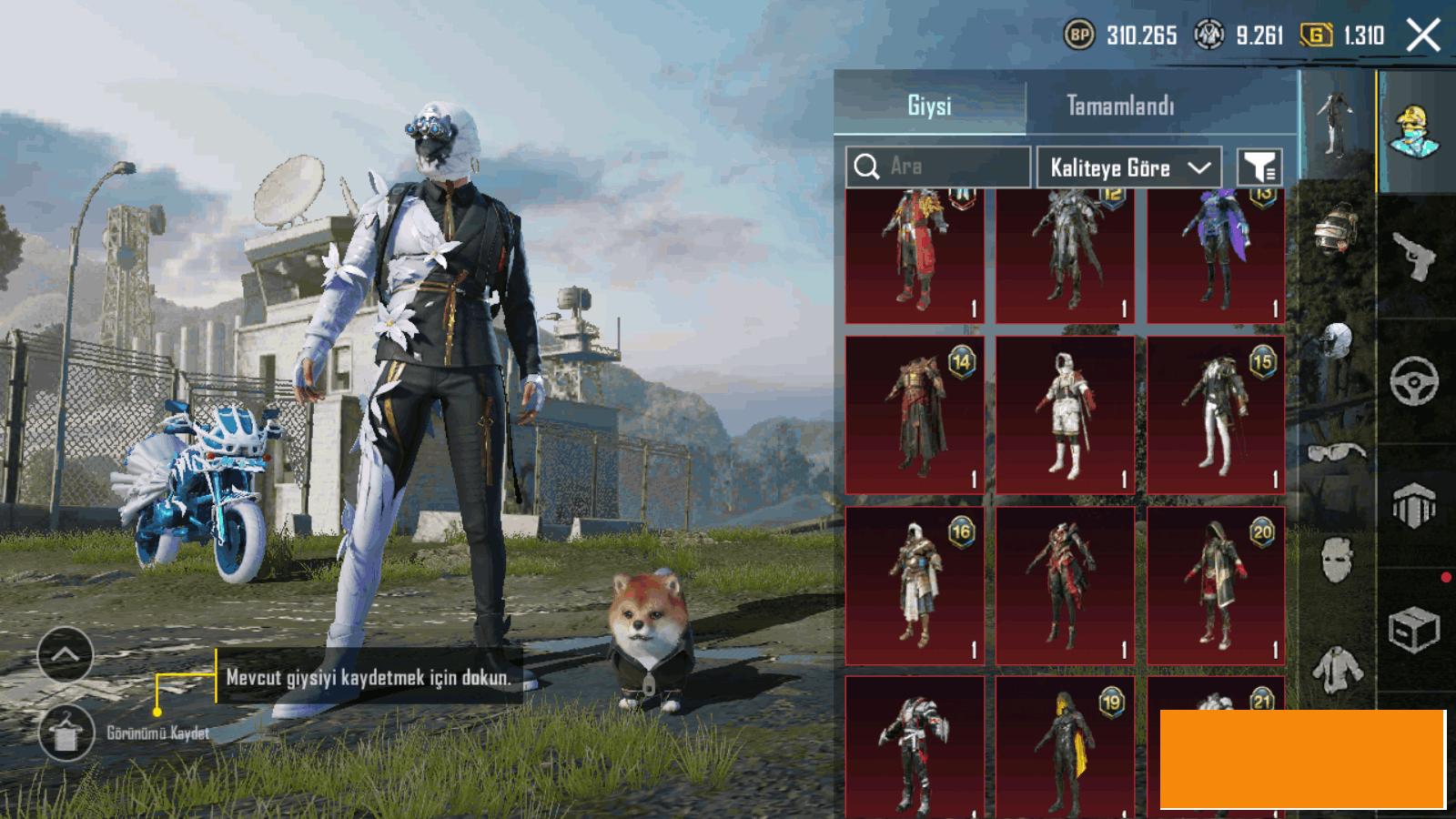Viewport: 1456px width, 819px height.
Task: Select the Giysi tab
Action: (x=929, y=106)
